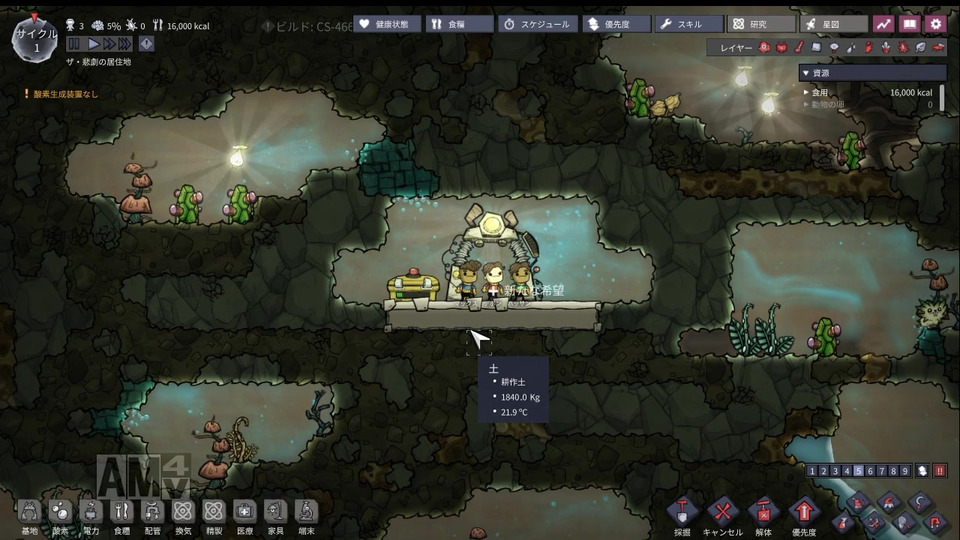This screenshot has height=540, width=960.
Task: Open the 研究 research screen
Action: click(760, 23)
